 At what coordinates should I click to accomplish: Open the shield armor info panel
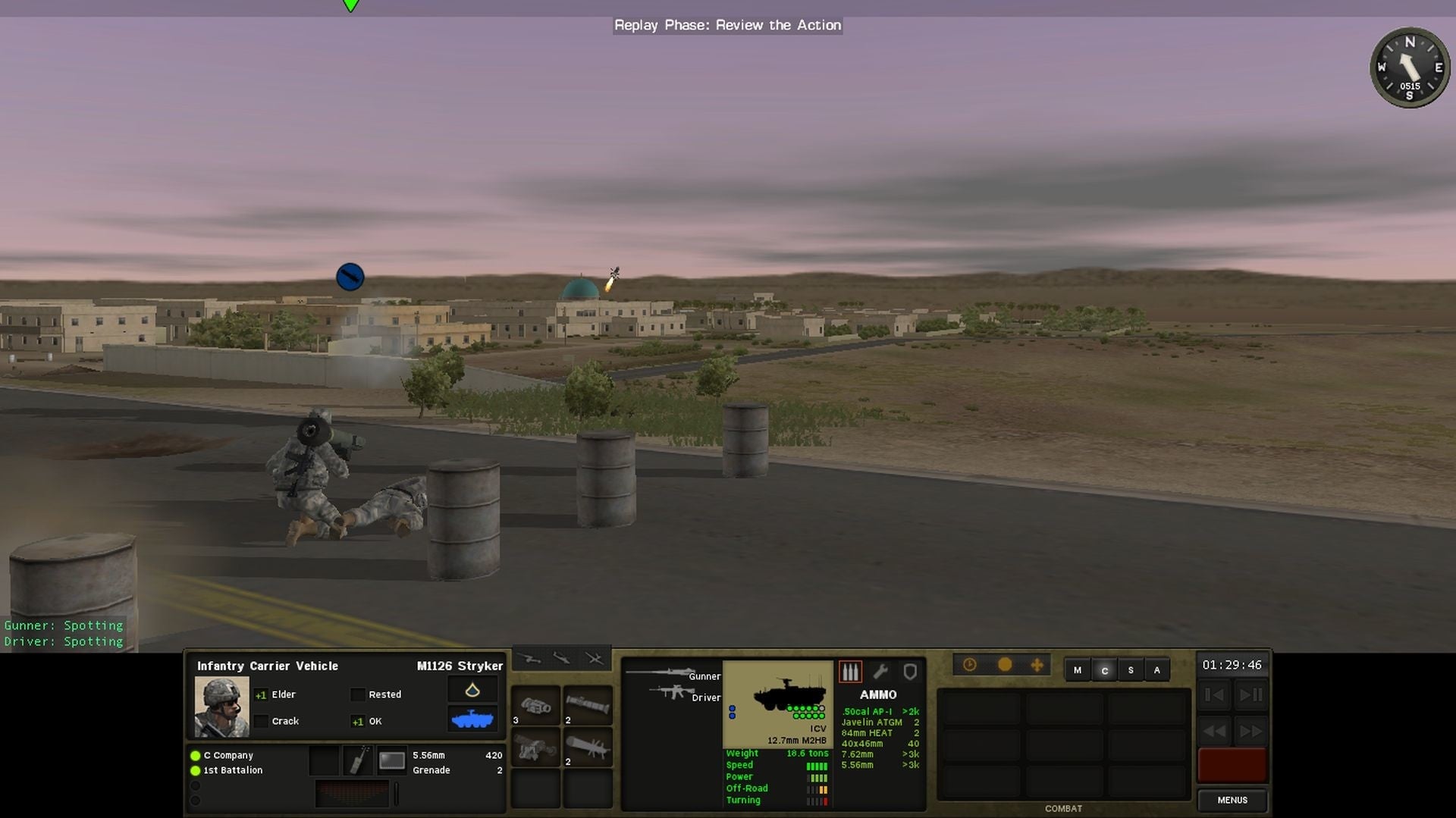coord(910,671)
